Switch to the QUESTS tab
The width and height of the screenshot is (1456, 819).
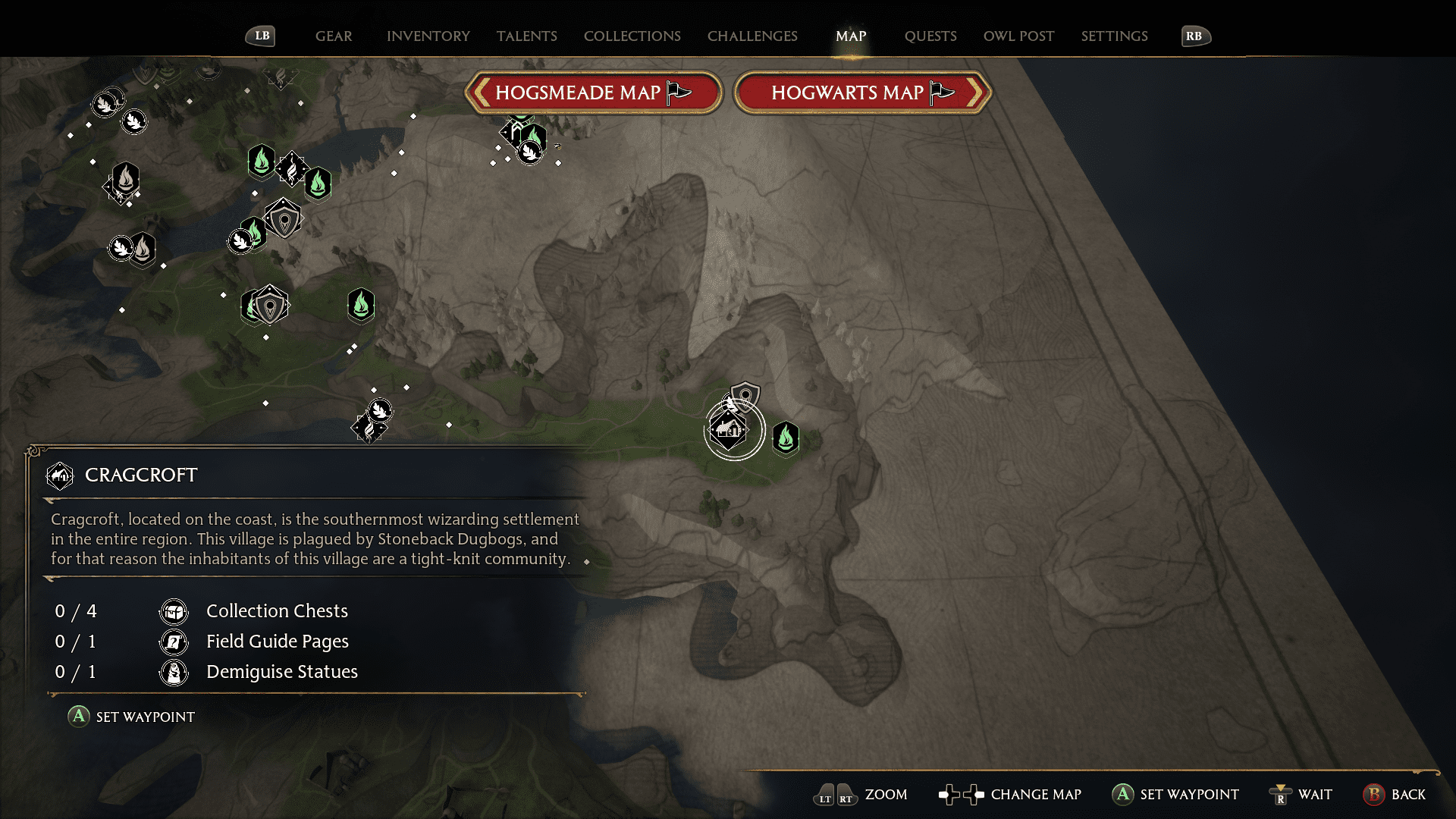pyautogui.click(x=930, y=36)
